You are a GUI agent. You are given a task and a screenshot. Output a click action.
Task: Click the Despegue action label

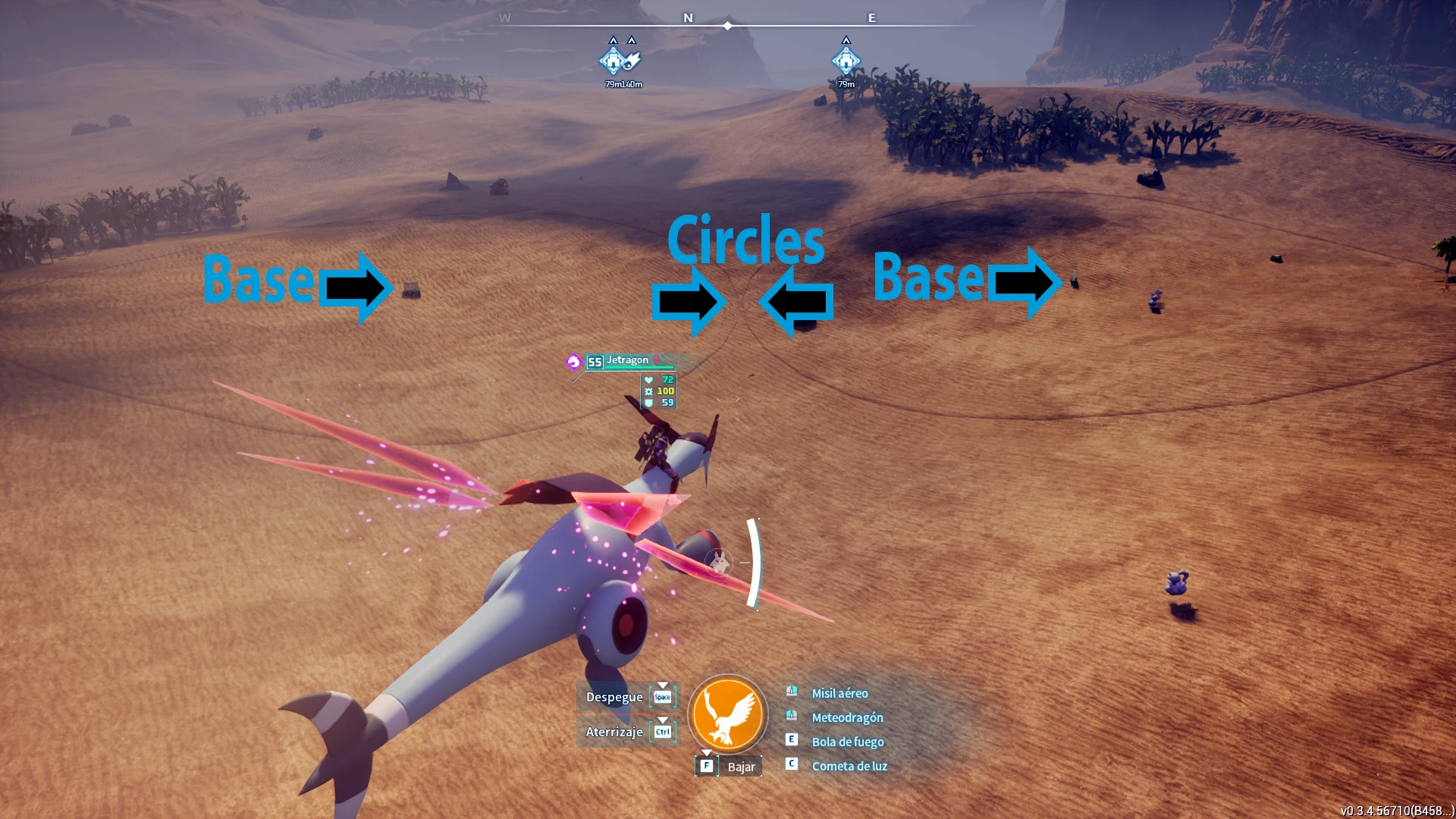pyautogui.click(x=614, y=697)
